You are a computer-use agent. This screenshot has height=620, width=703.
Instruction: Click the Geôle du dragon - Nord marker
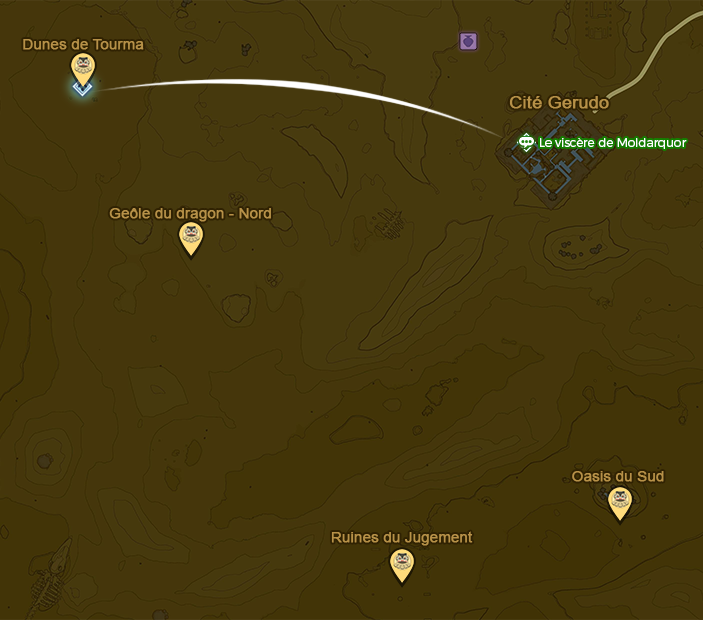pos(190,237)
